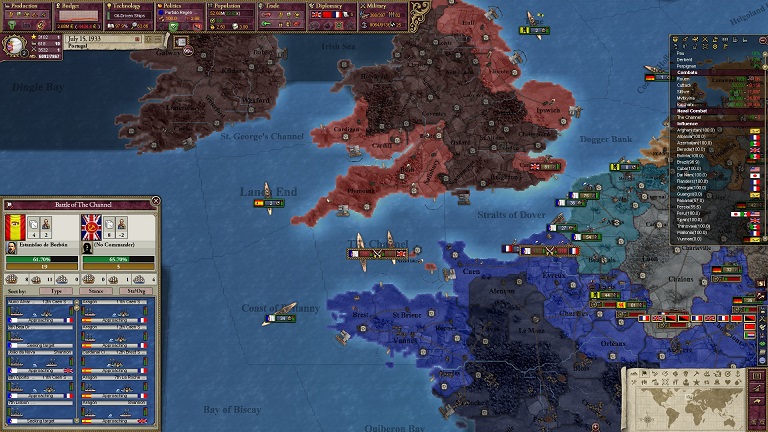Close the Battle of The Channel window

[x=155, y=201]
